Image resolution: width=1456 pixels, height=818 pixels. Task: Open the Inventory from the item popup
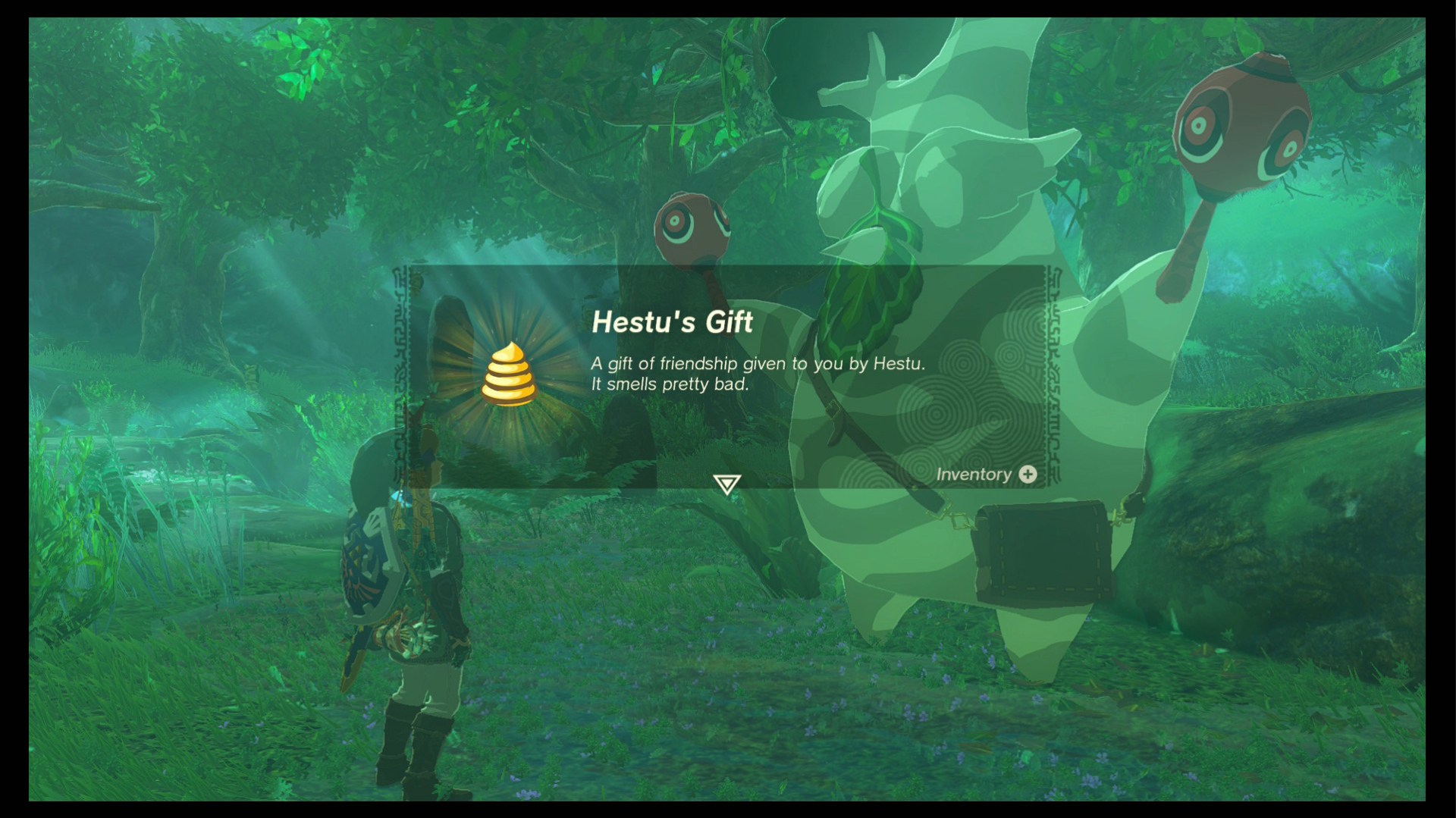click(x=986, y=475)
